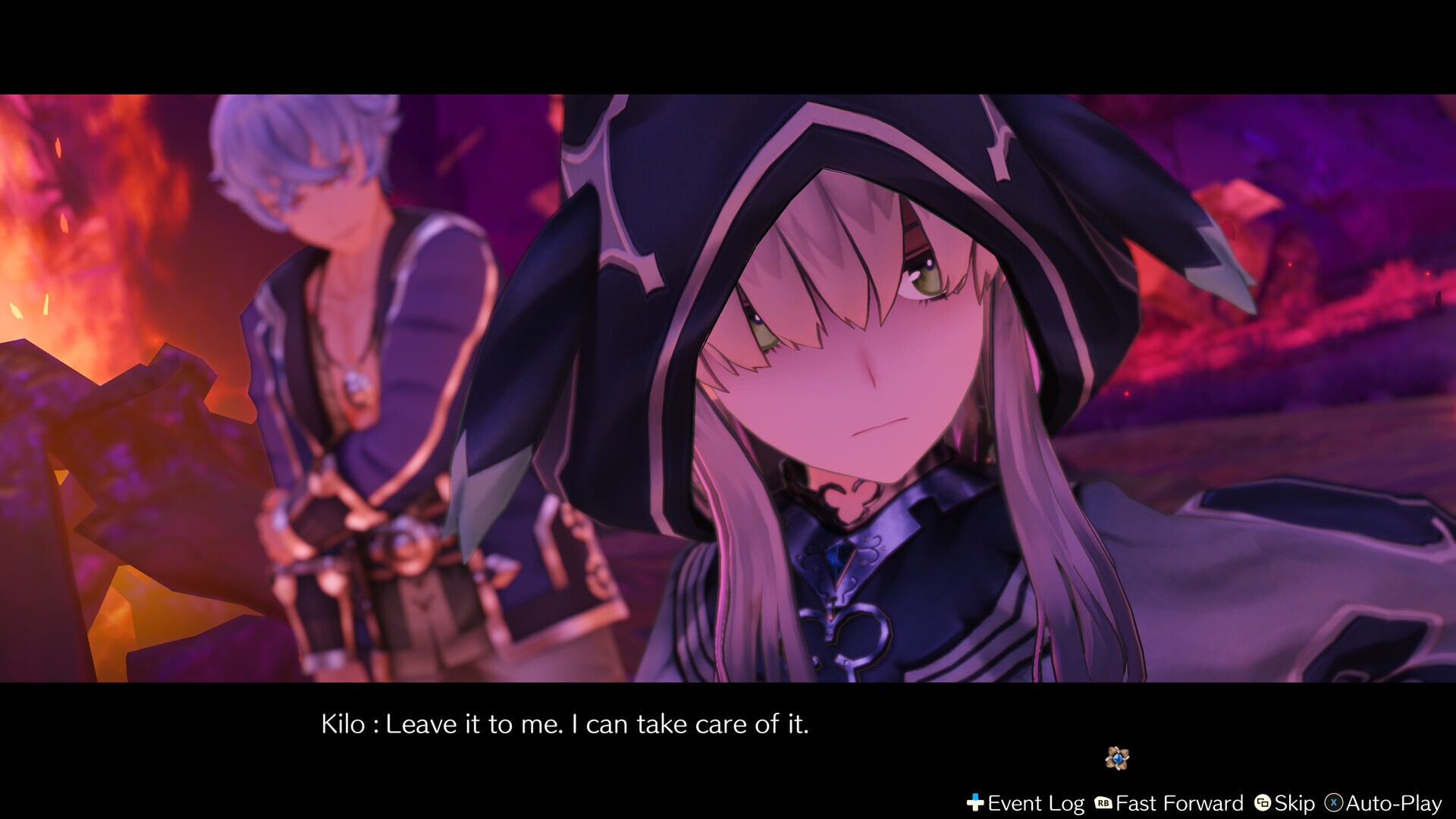Click the controller view-button icon next to Skip
The image size is (1456, 819).
[1263, 802]
